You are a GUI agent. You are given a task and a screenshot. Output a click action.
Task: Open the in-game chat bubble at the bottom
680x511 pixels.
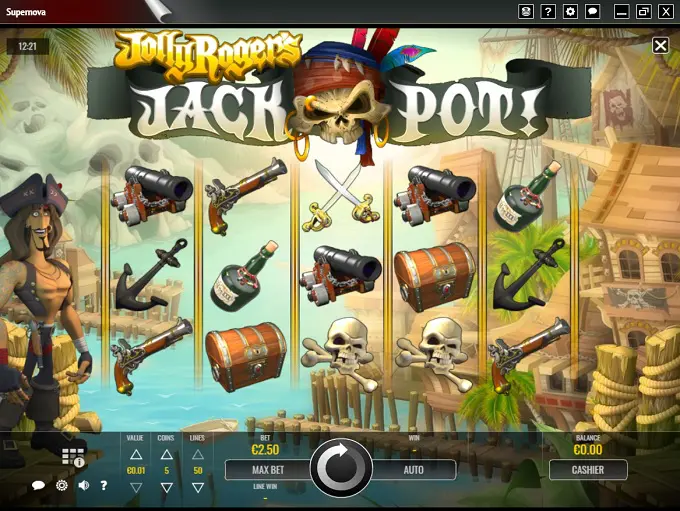click(38, 486)
